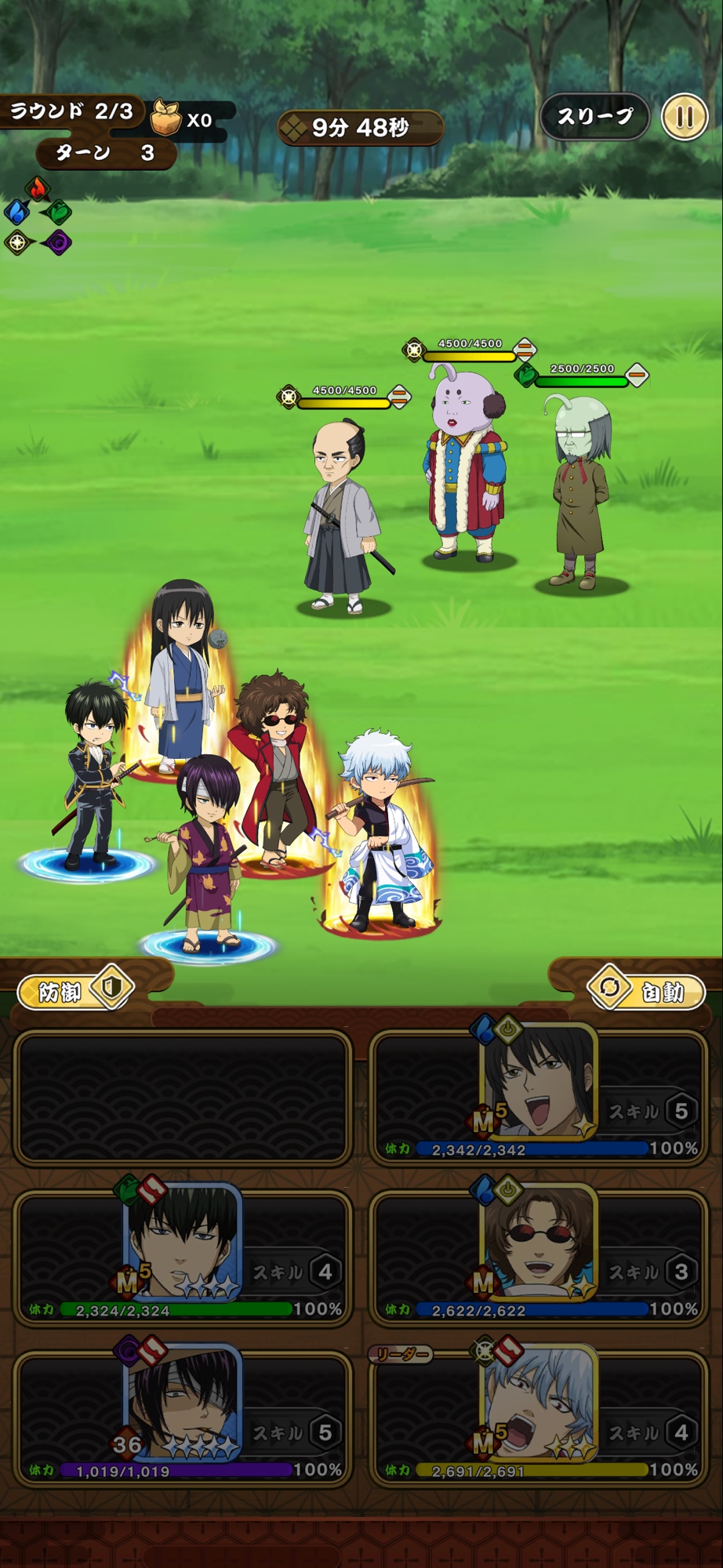Select the Katsura character card

tap(539, 1097)
